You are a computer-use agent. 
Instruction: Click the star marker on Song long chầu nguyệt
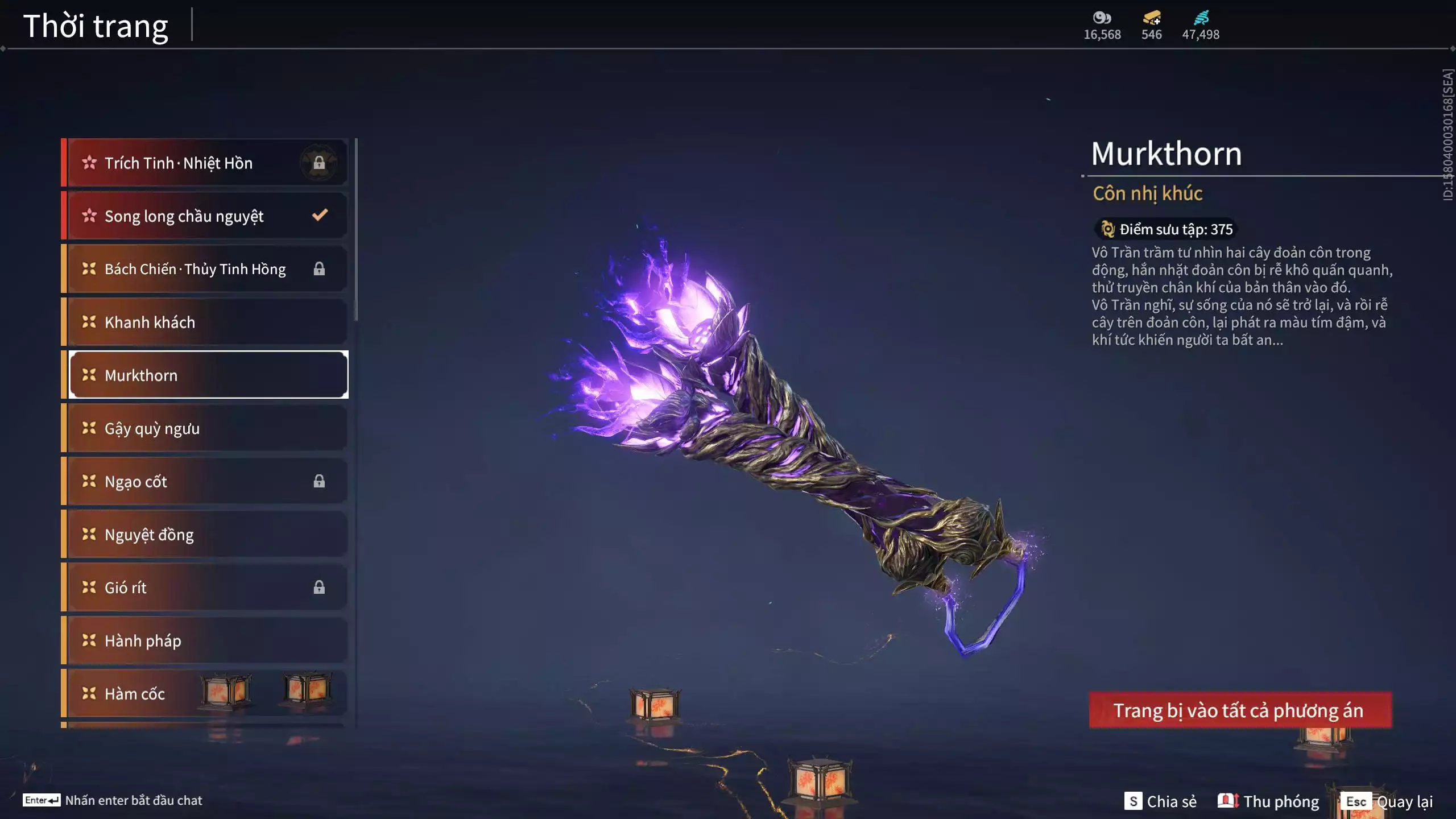(89, 215)
